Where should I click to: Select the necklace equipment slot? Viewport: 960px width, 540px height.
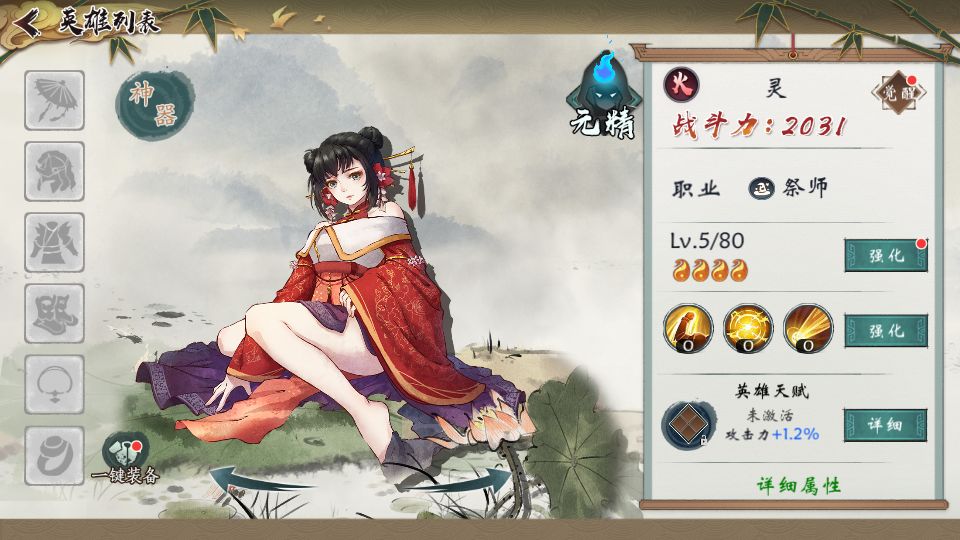coord(54,385)
